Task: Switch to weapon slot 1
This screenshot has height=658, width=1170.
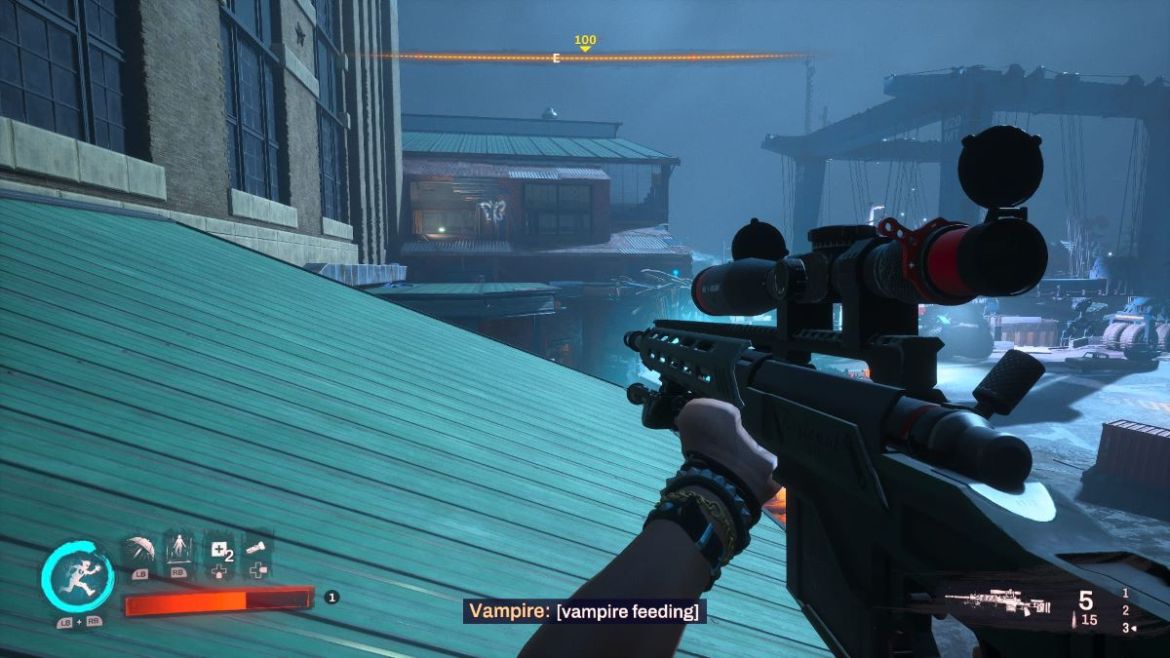Action: click(1125, 593)
